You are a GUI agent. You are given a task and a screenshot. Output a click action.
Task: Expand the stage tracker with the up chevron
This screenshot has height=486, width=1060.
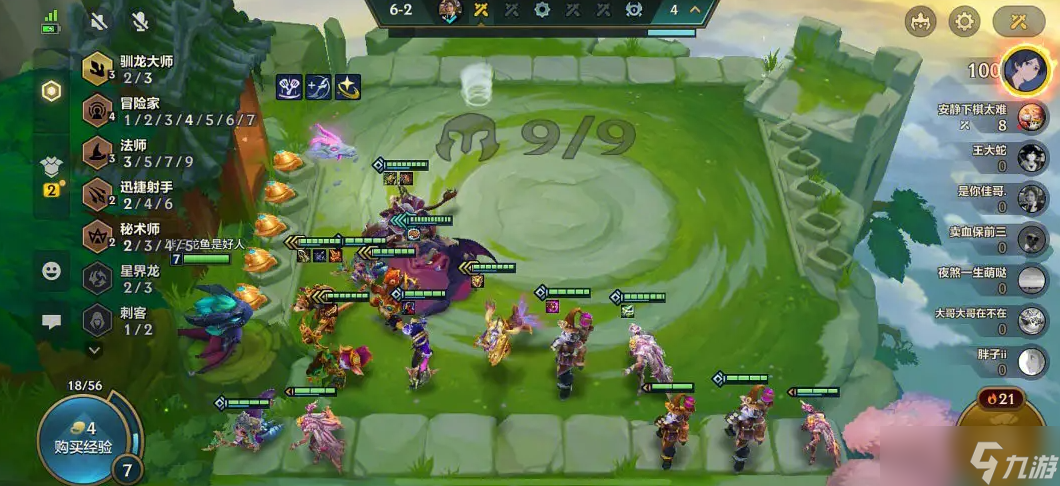click(696, 10)
